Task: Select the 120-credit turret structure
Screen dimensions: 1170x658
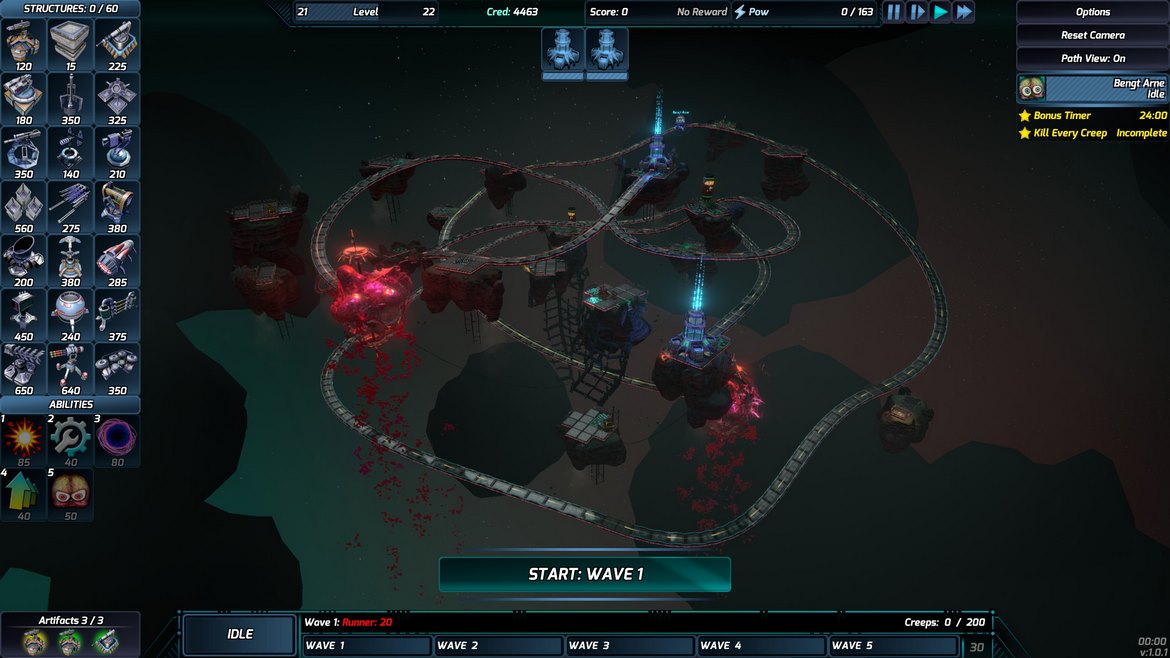Action: (x=24, y=44)
